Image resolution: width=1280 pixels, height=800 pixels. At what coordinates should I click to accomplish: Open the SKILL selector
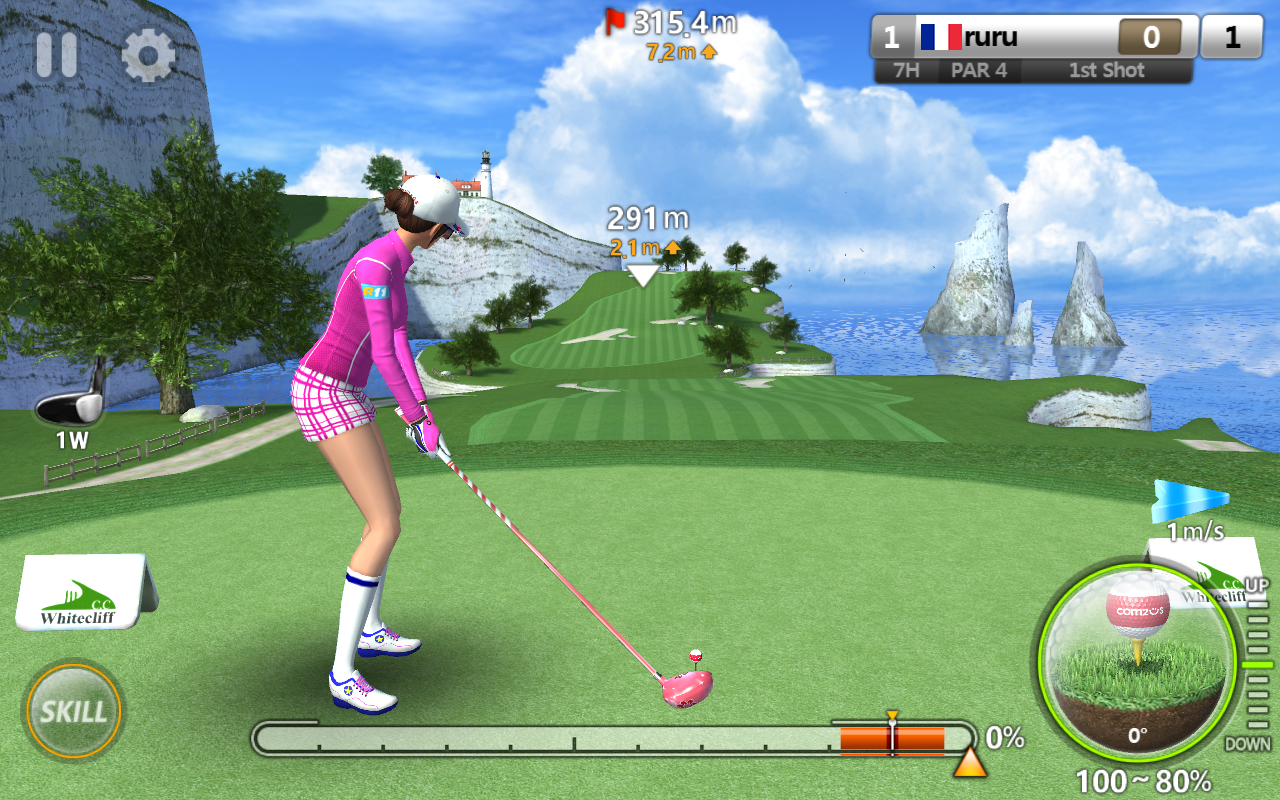coord(73,712)
